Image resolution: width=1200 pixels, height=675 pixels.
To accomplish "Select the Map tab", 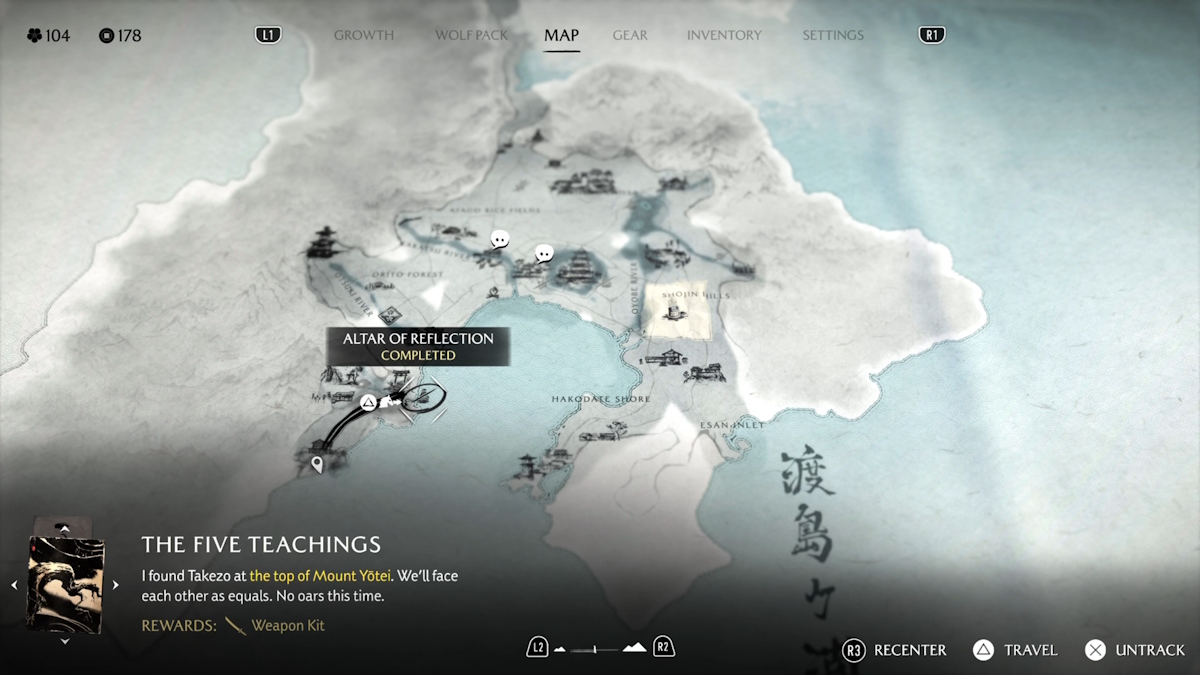I will pyautogui.click(x=561, y=35).
